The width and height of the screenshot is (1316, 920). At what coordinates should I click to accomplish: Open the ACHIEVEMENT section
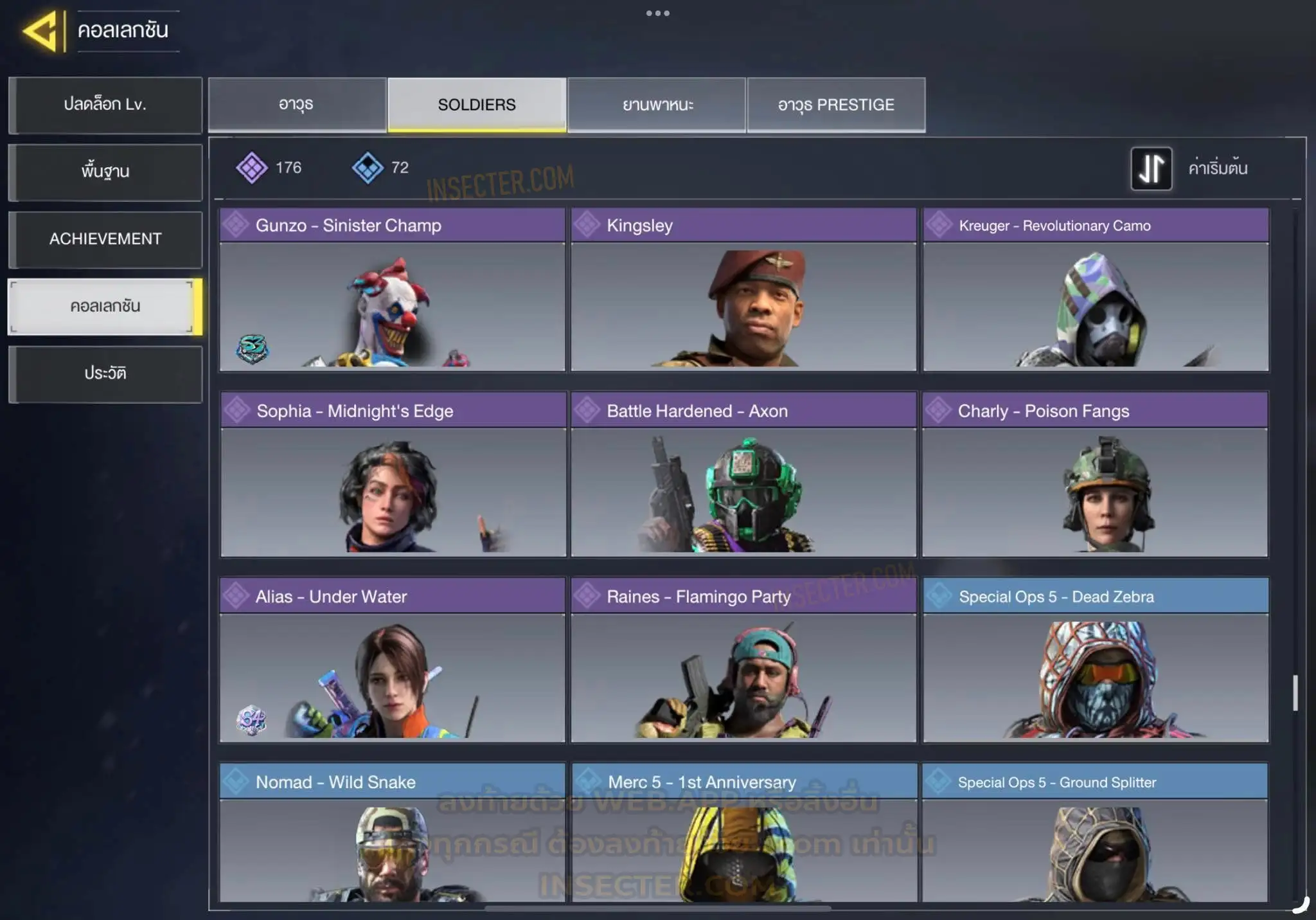105,239
